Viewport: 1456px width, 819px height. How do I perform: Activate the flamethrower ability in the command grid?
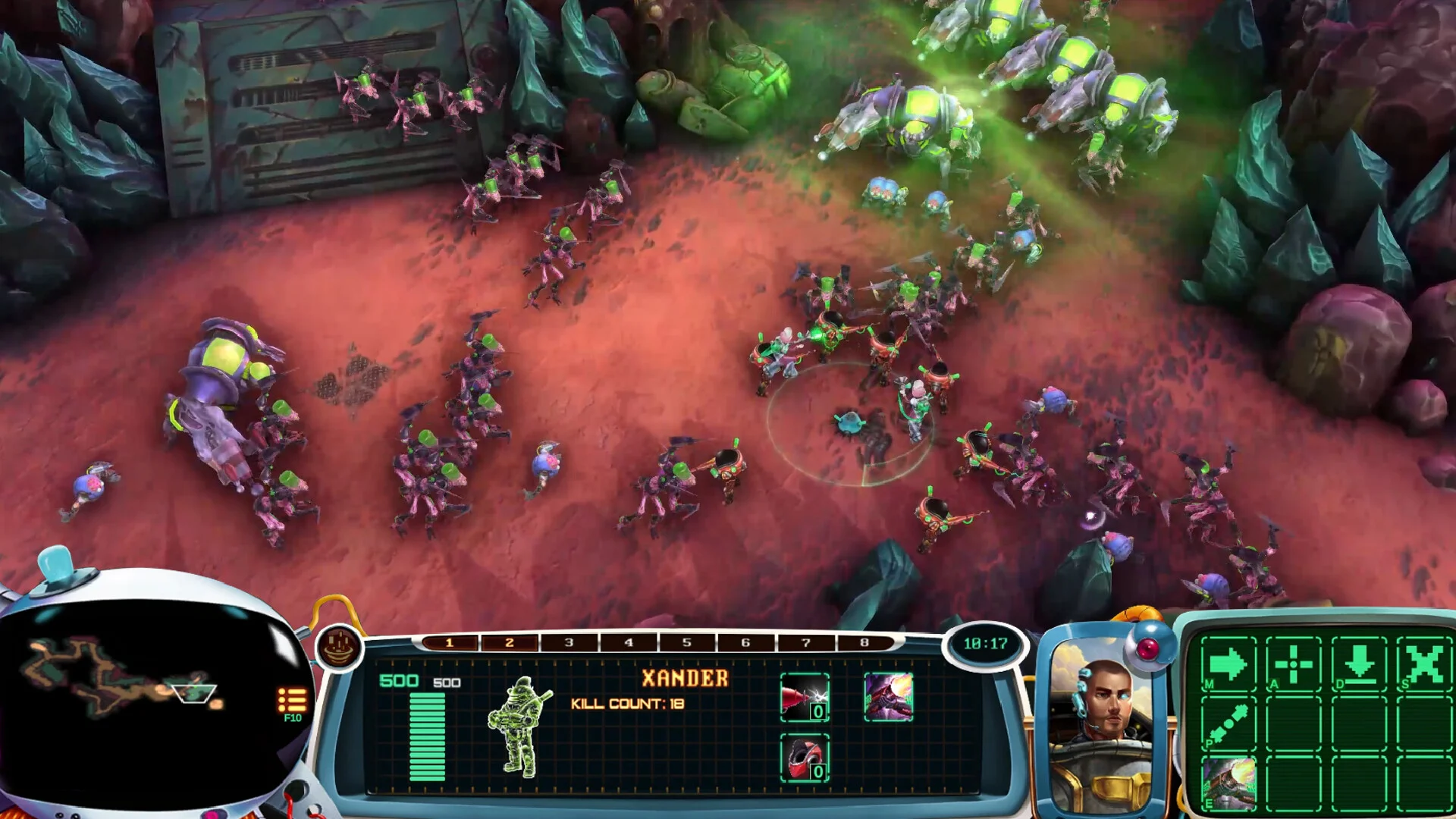1228,784
